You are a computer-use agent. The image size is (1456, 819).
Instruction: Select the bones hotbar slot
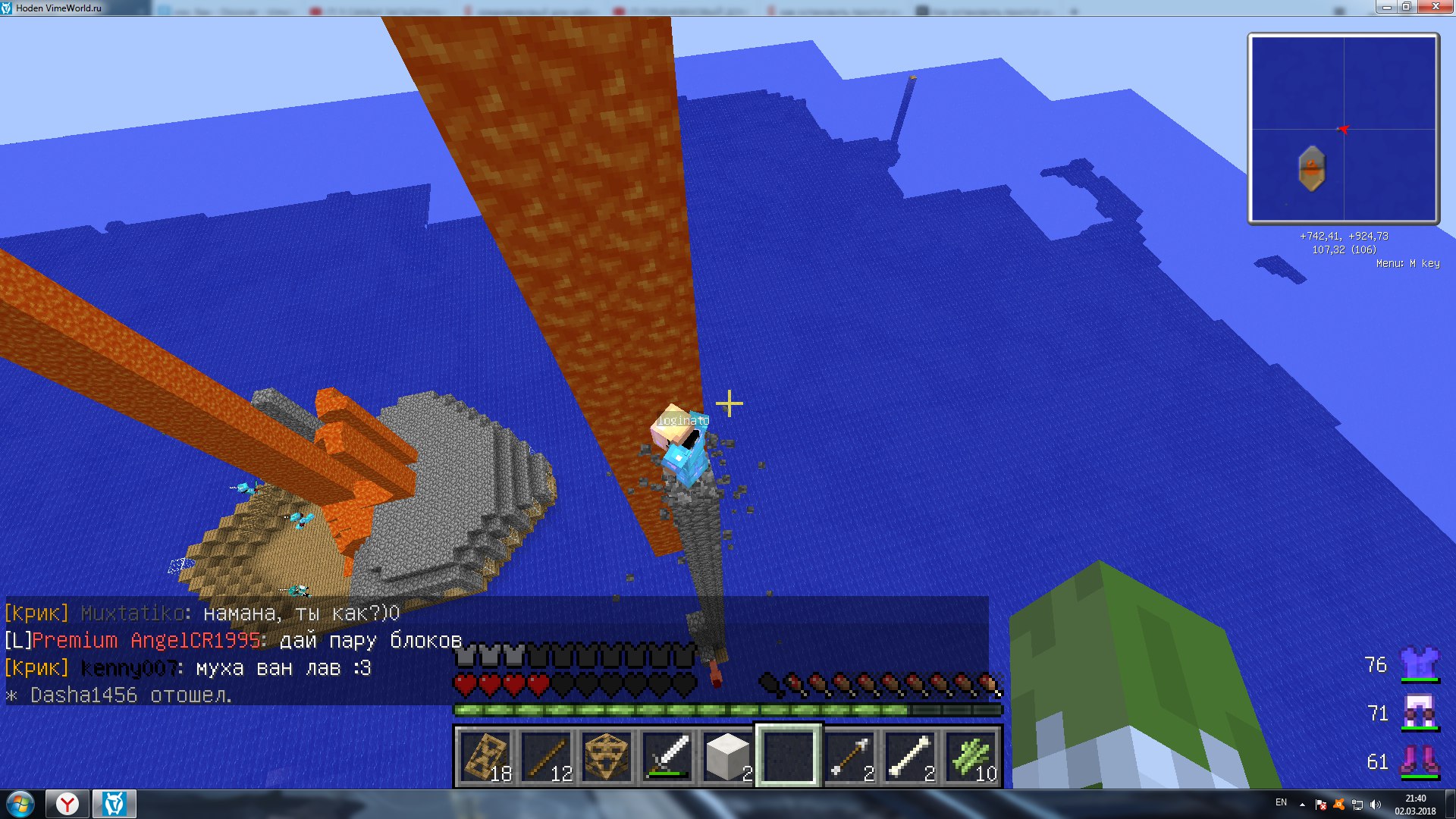(911, 757)
